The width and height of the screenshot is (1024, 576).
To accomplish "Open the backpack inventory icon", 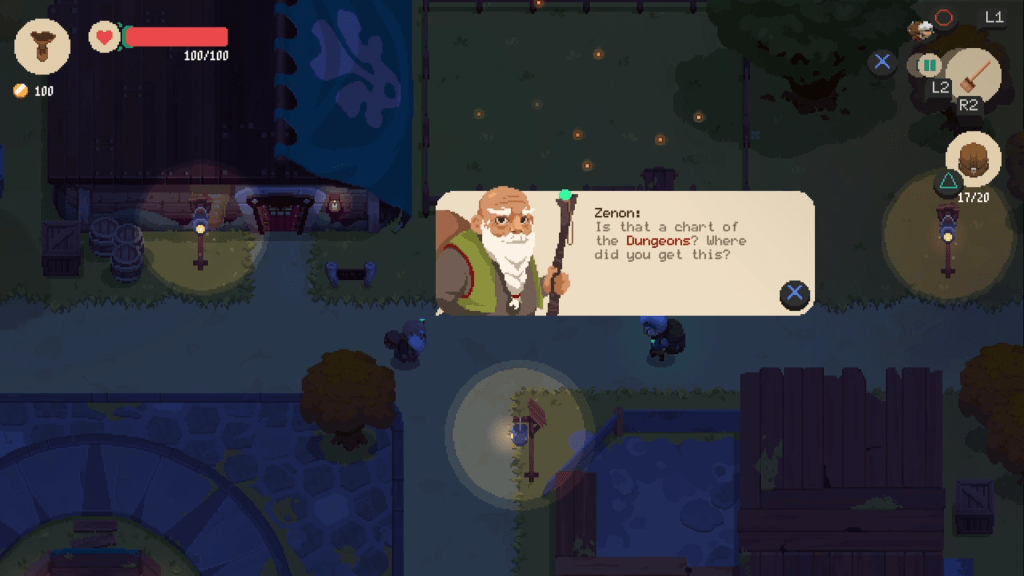I will tap(973, 159).
